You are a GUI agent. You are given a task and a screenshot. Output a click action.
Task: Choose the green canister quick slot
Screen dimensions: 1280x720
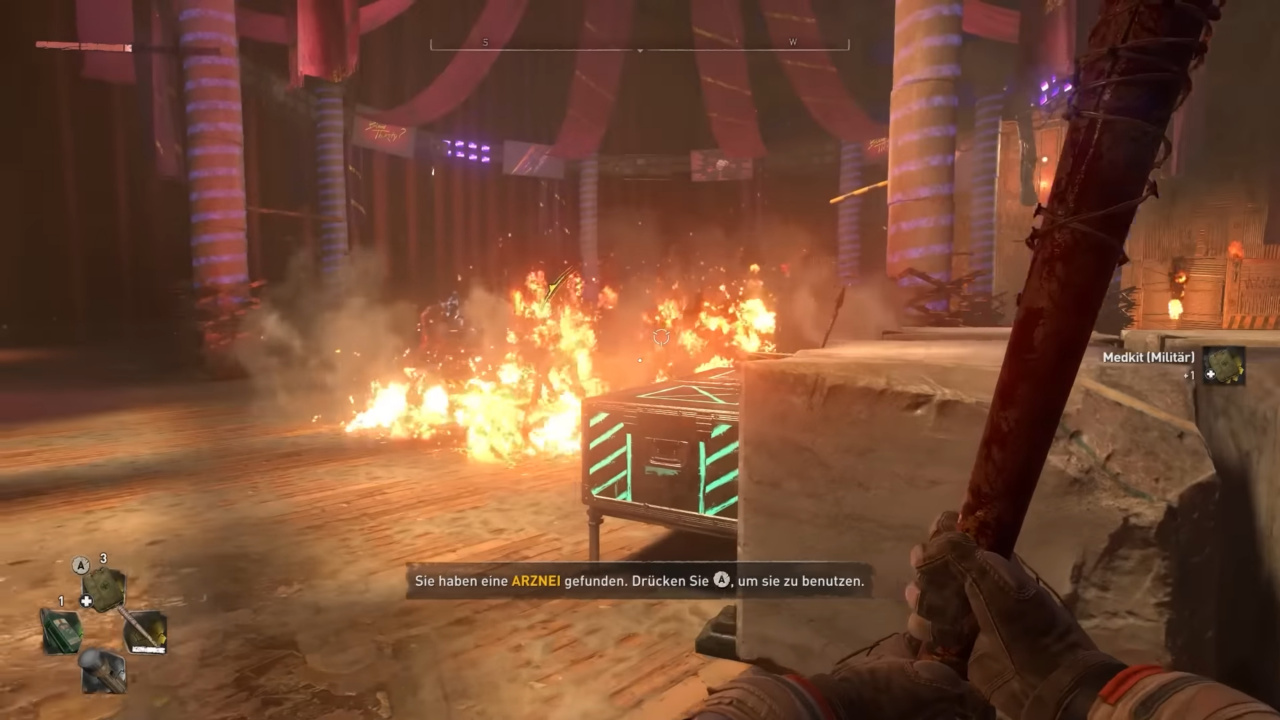coord(60,631)
